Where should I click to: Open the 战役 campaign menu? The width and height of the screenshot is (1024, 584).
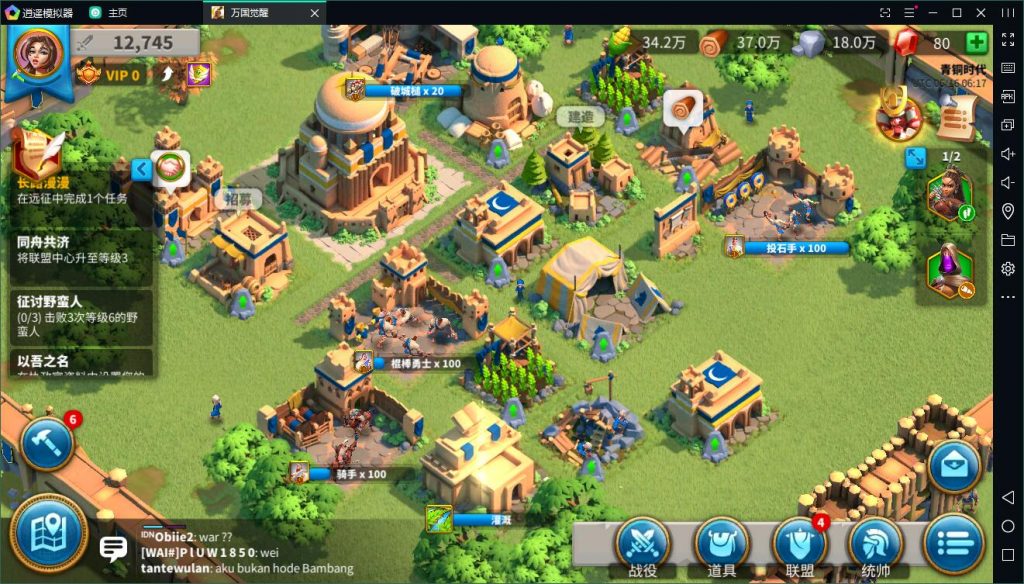pyautogui.click(x=642, y=546)
